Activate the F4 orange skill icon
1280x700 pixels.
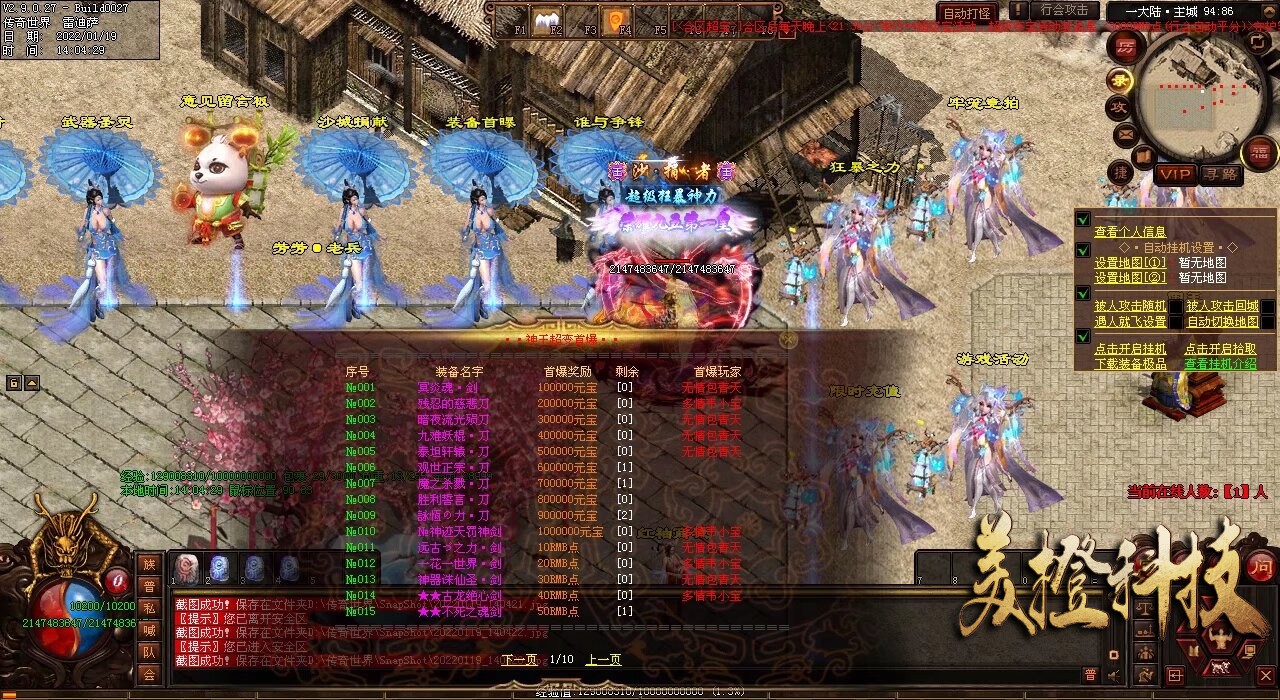616,18
